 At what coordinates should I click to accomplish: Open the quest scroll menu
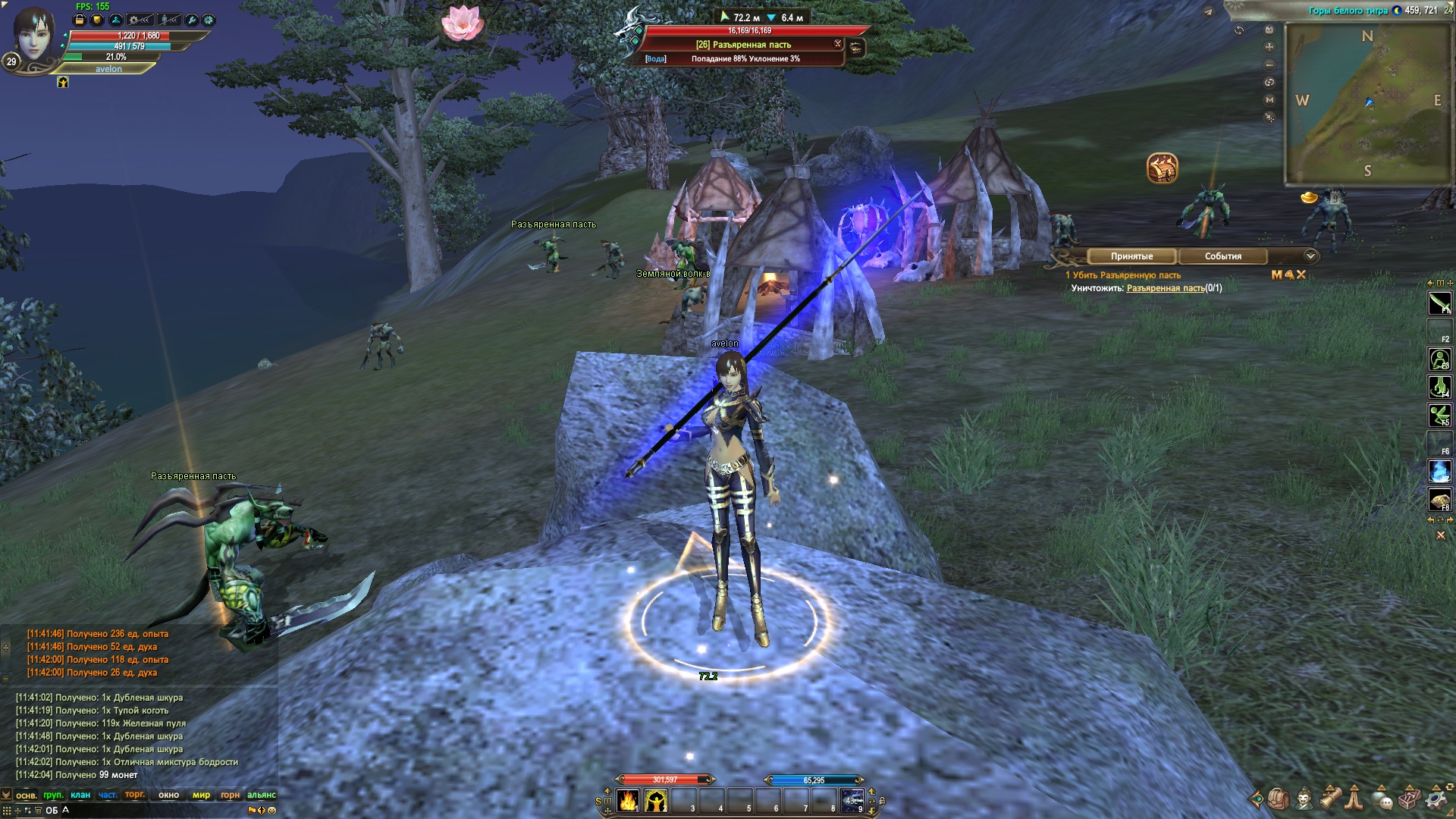1331,799
